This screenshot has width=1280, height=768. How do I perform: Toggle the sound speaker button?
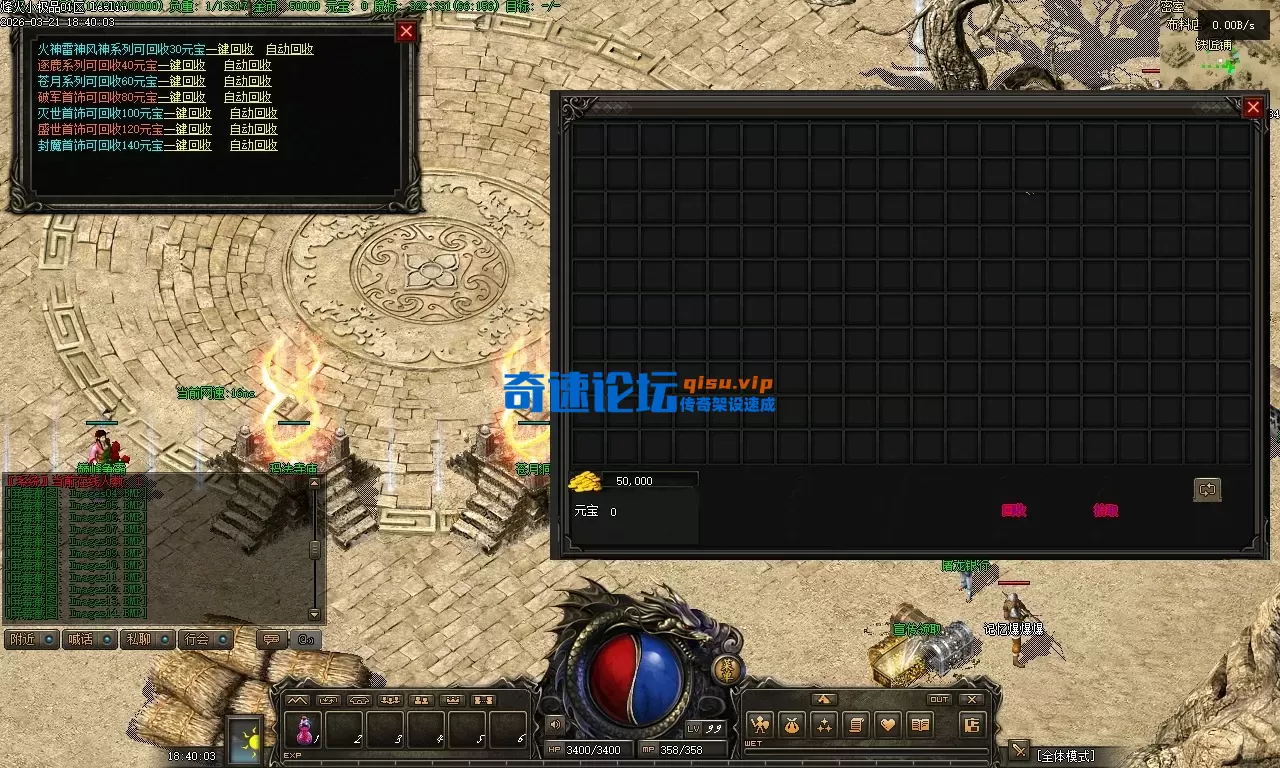555,724
